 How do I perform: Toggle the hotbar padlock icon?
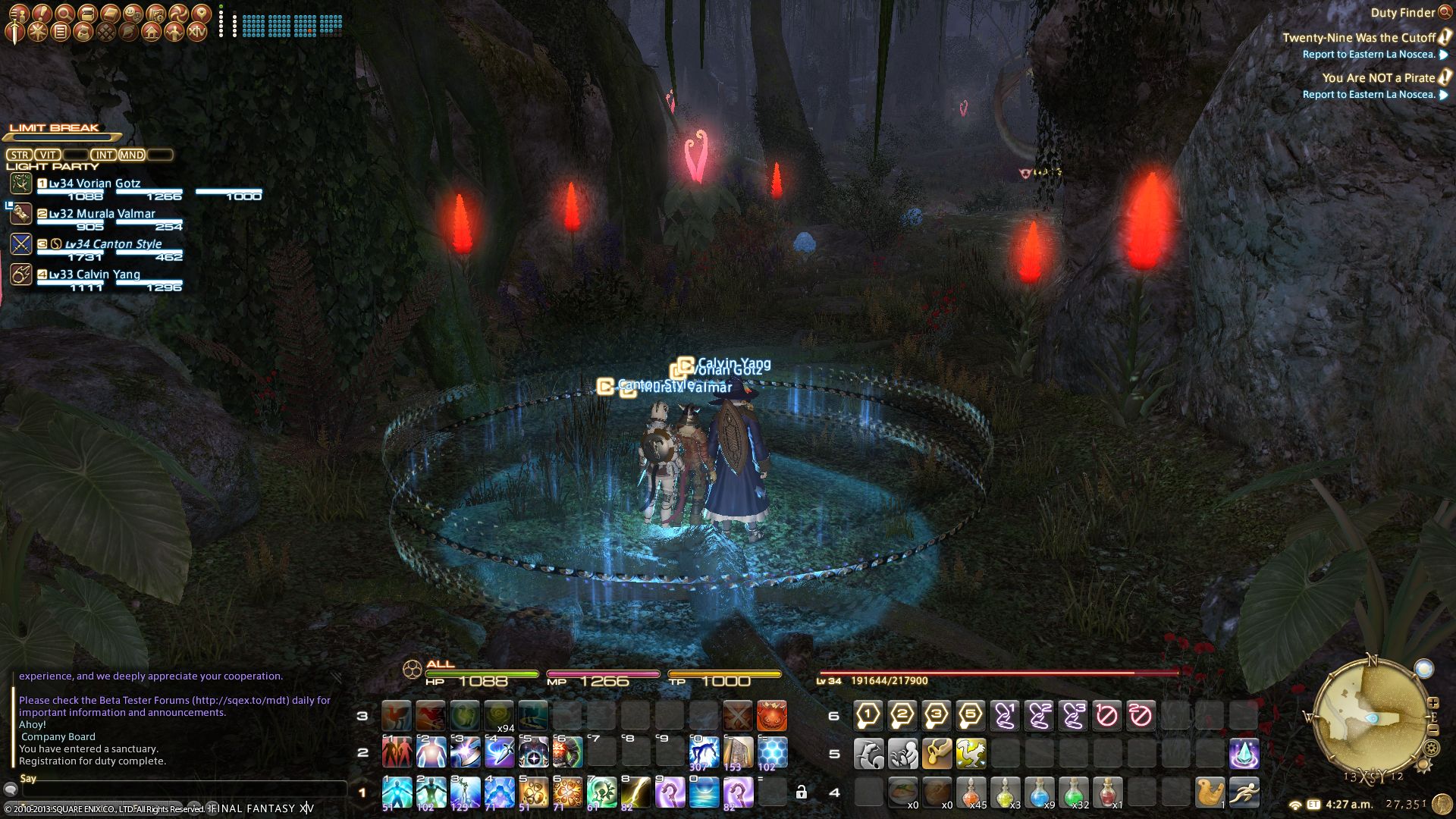click(x=801, y=792)
